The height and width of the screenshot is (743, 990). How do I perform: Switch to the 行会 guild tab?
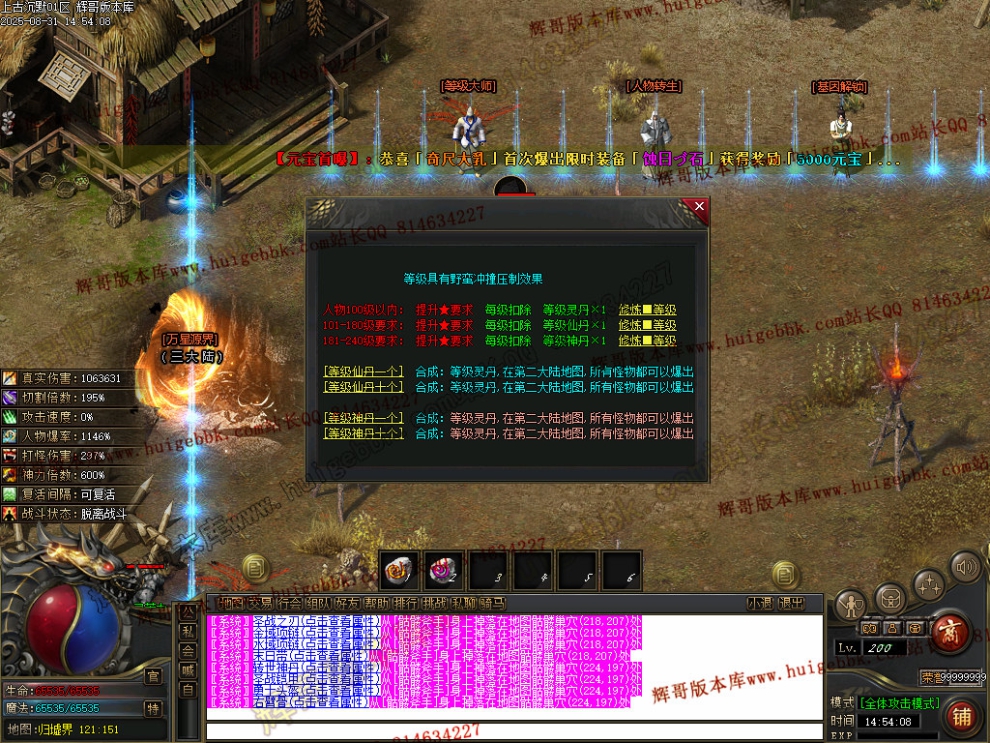(x=289, y=603)
